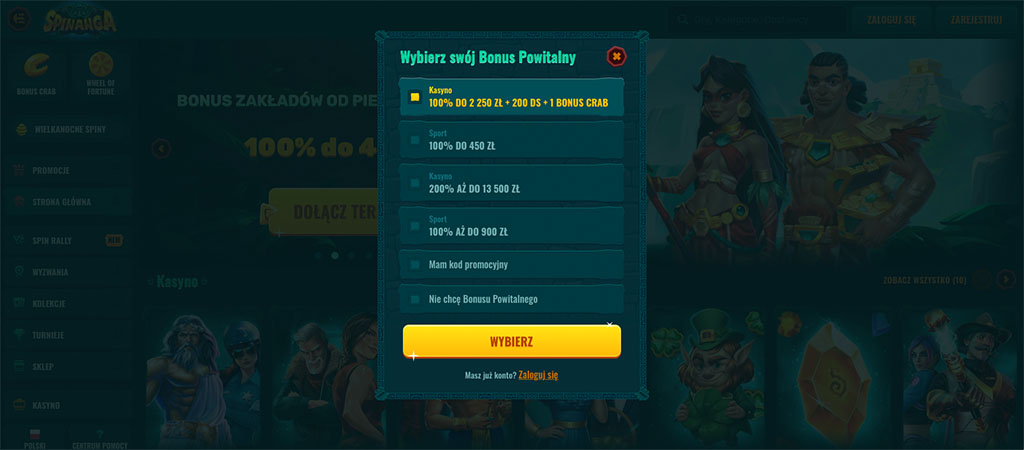Choose the Mam kod promocyjny option

[511, 265]
